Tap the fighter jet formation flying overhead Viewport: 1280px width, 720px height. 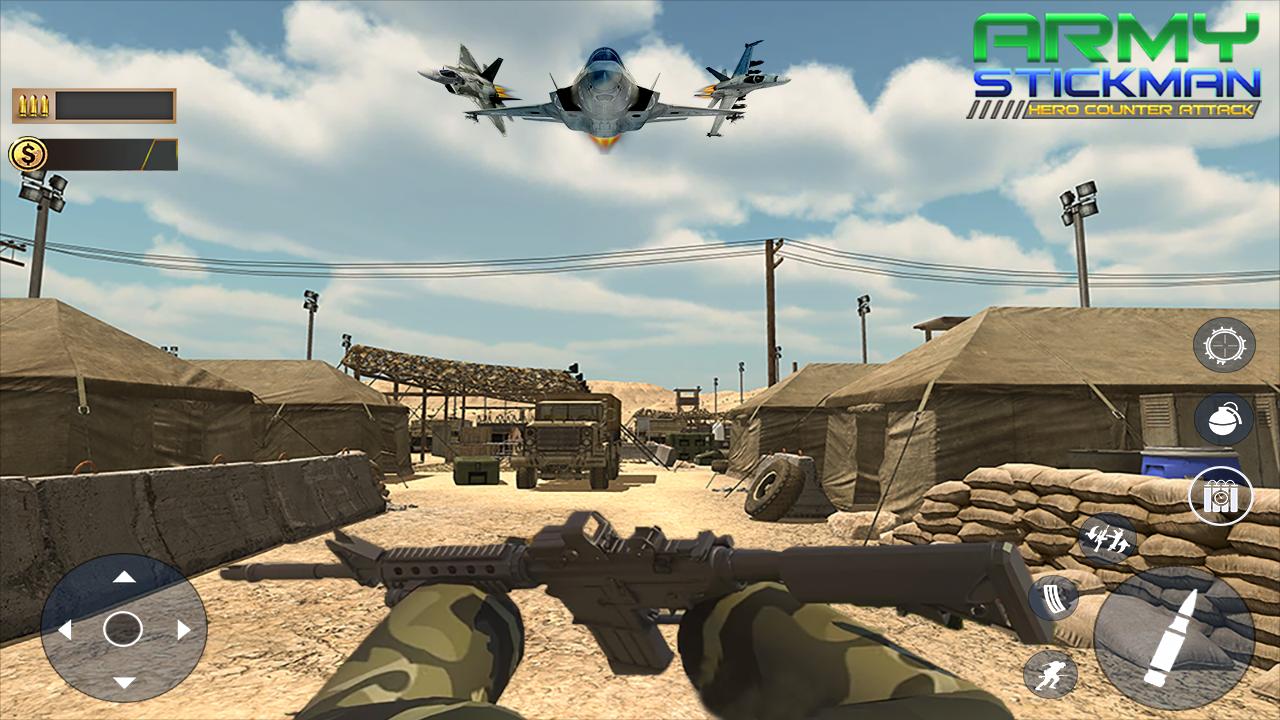point(600,90)
